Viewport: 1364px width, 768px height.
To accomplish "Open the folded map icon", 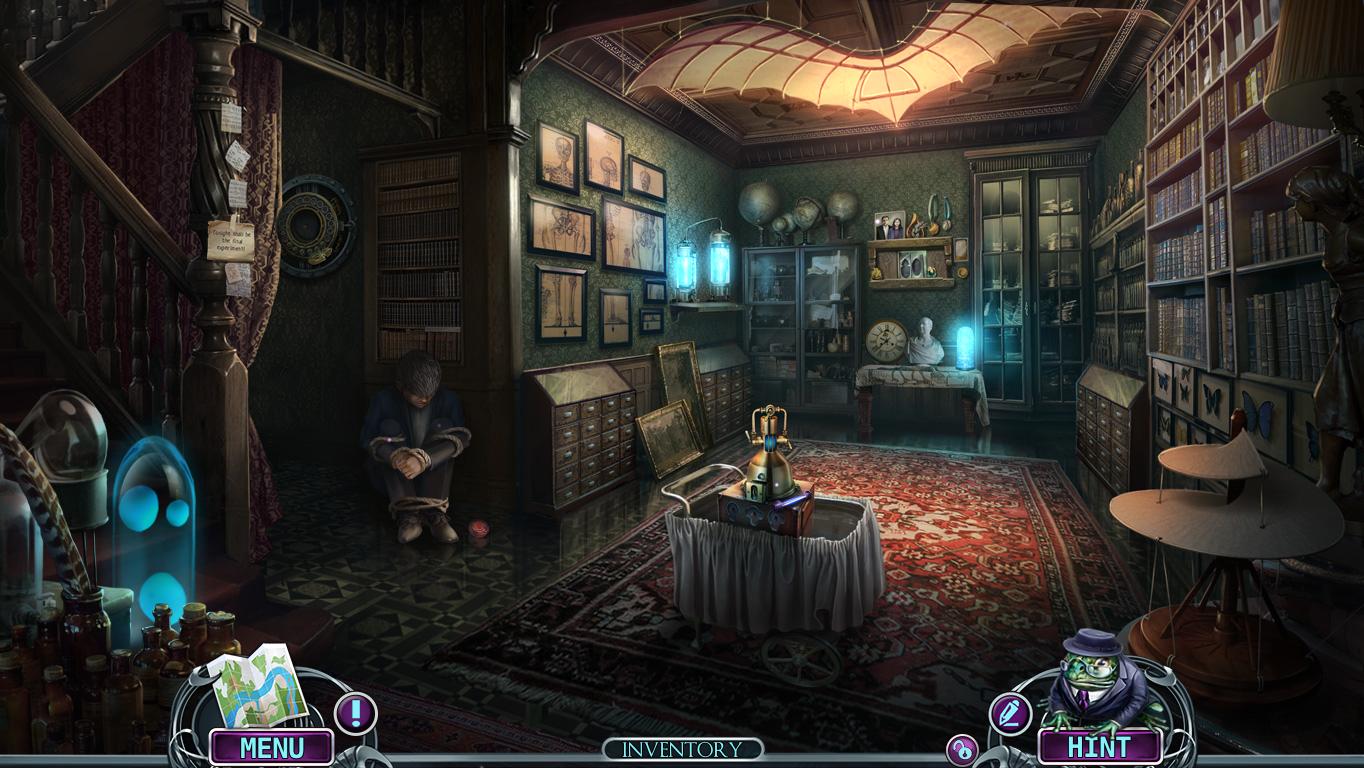I will tap(258, 685).
